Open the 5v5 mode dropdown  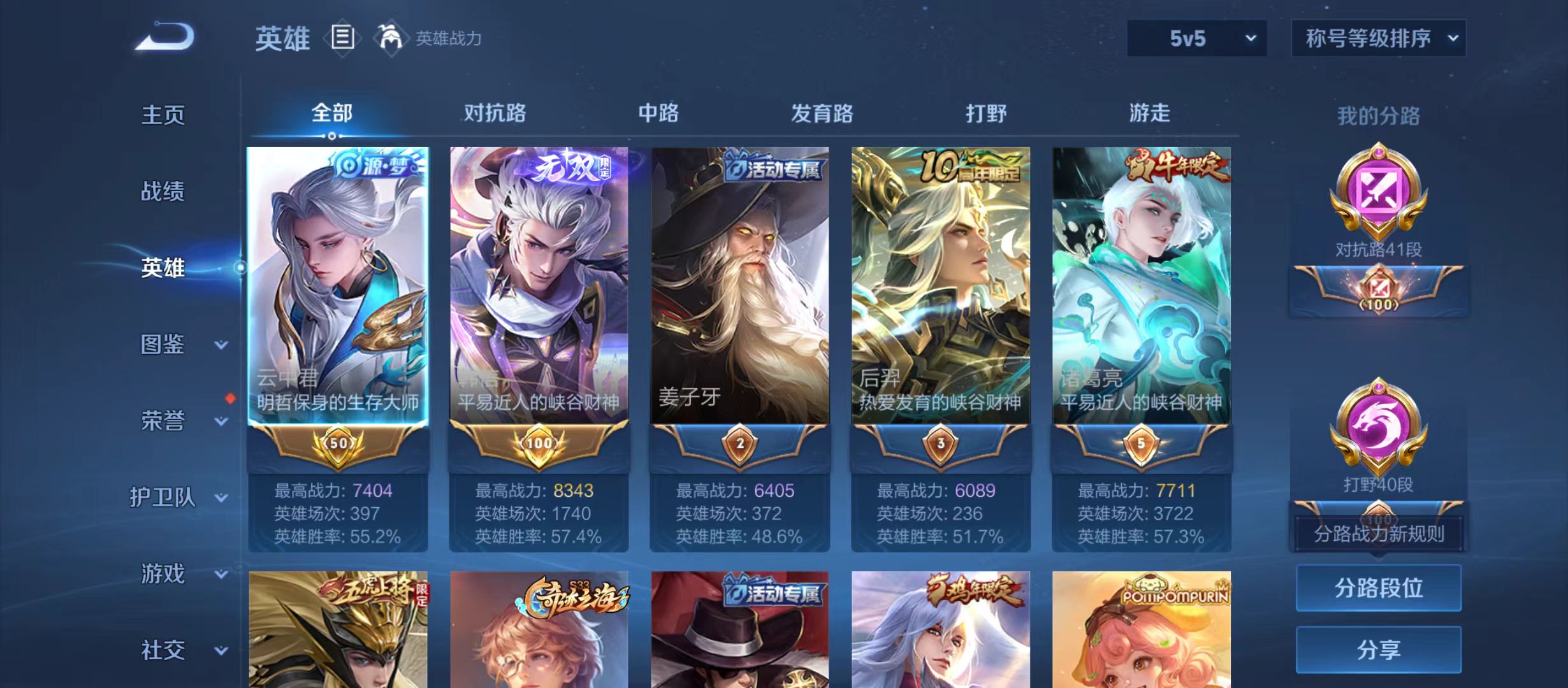point(1197,38)
